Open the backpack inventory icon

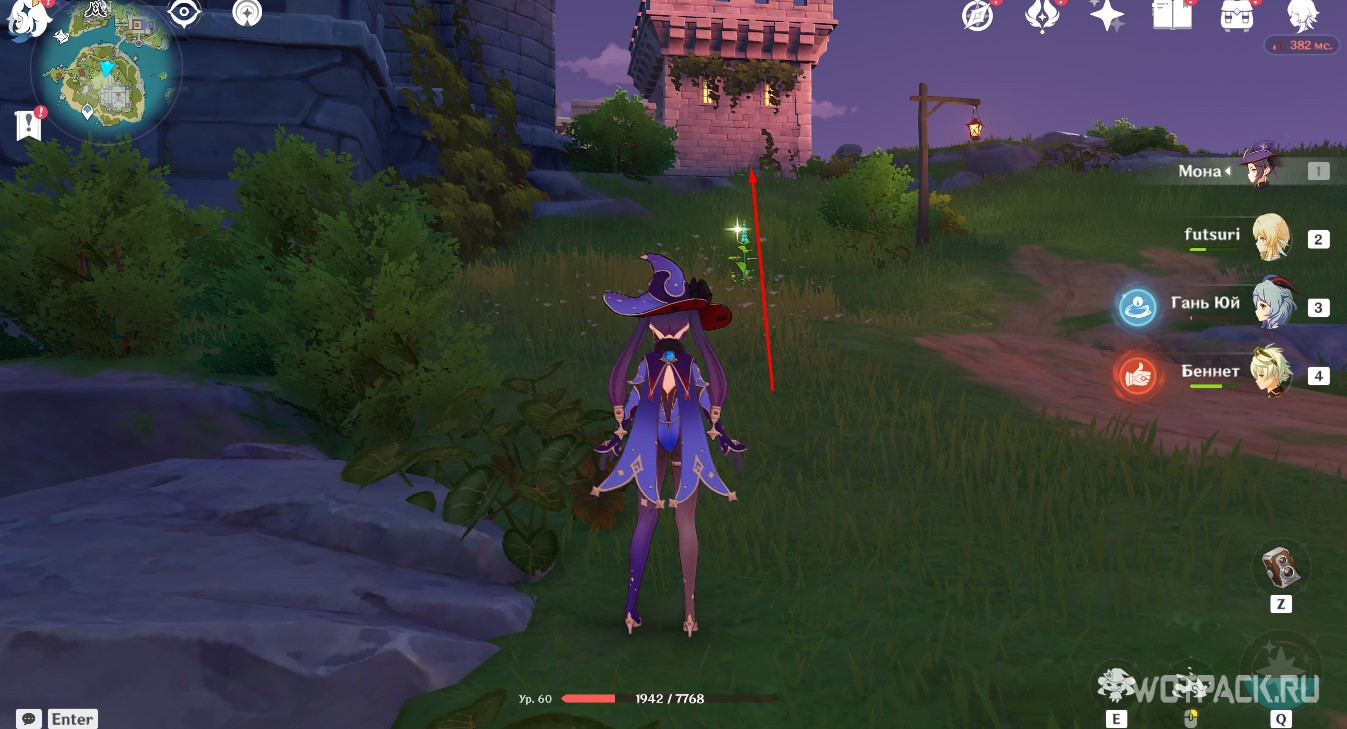(1237, 15)
